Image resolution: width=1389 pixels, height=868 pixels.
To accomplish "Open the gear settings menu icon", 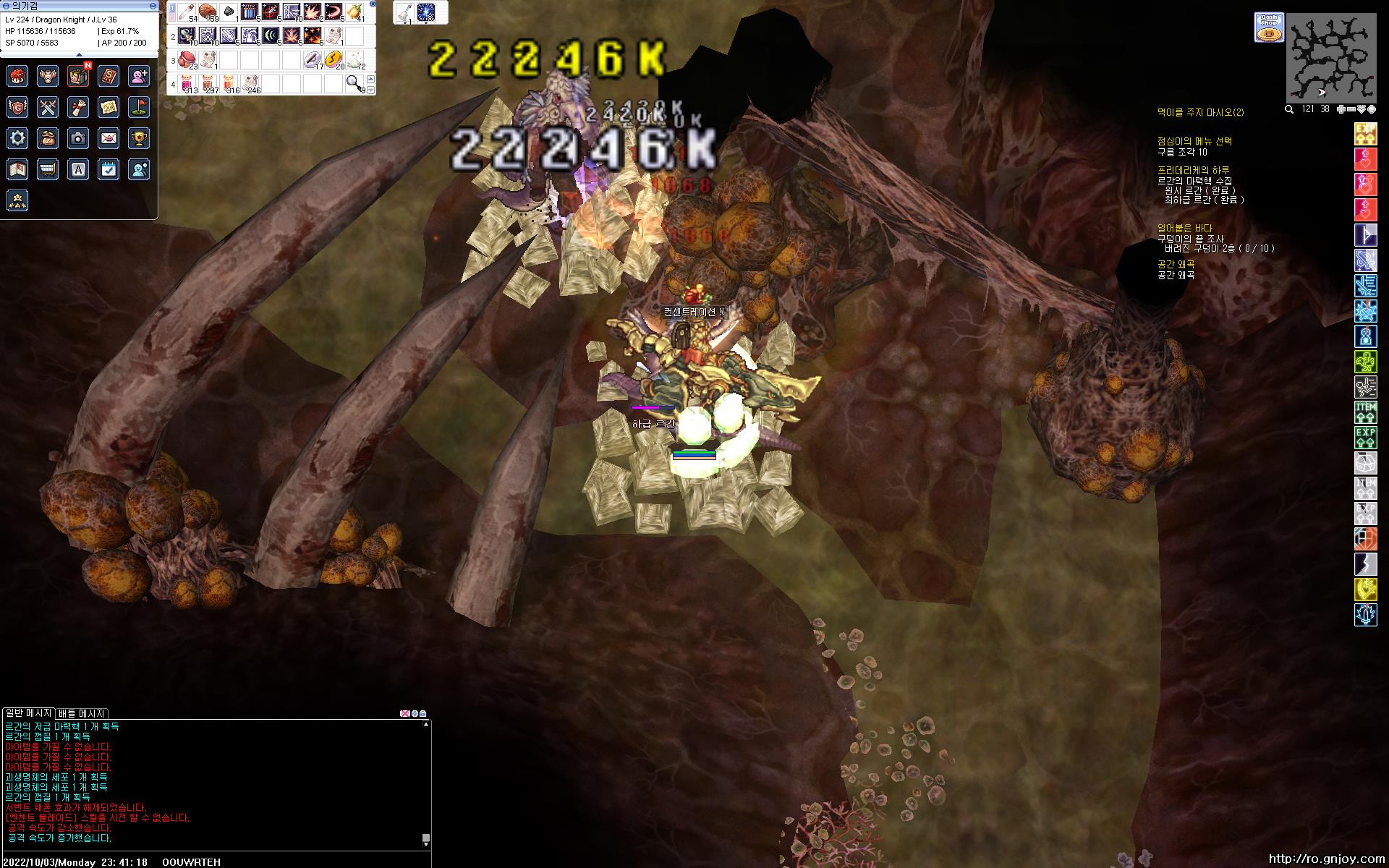I will click(18, 138).
